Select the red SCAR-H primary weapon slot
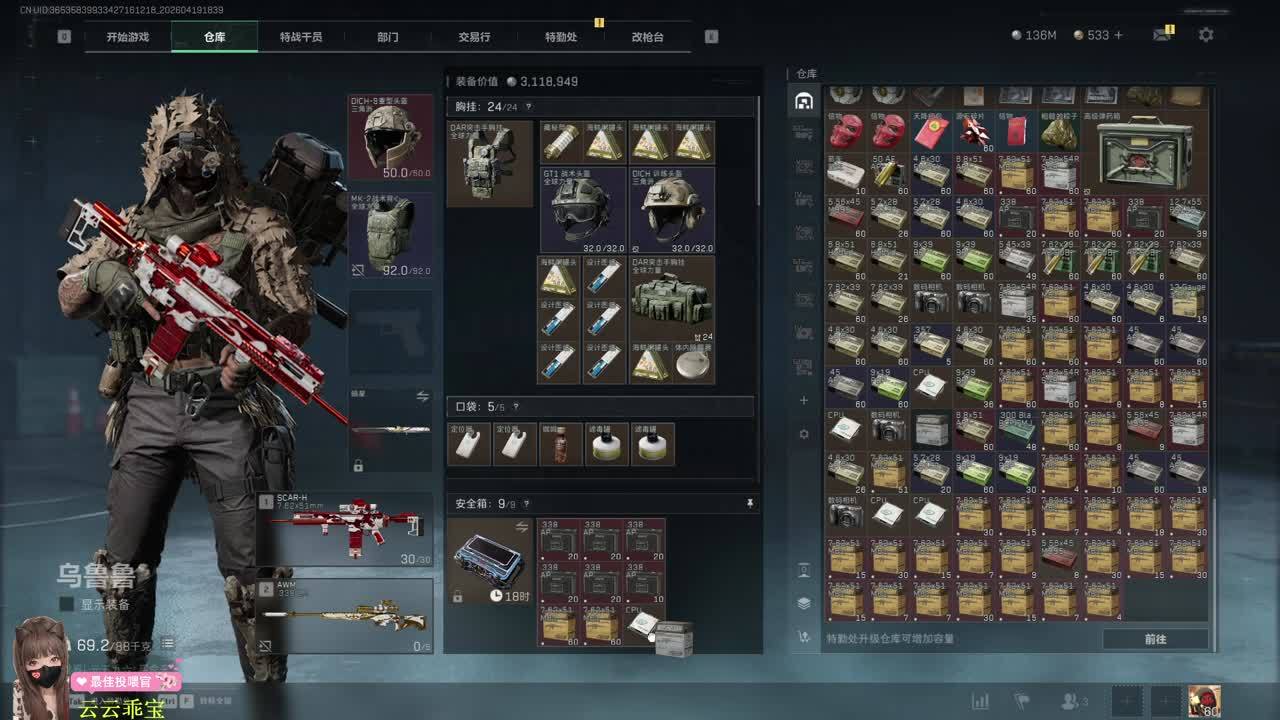Viewport: 1280px width, 720px height. click(x=345, y=529)
